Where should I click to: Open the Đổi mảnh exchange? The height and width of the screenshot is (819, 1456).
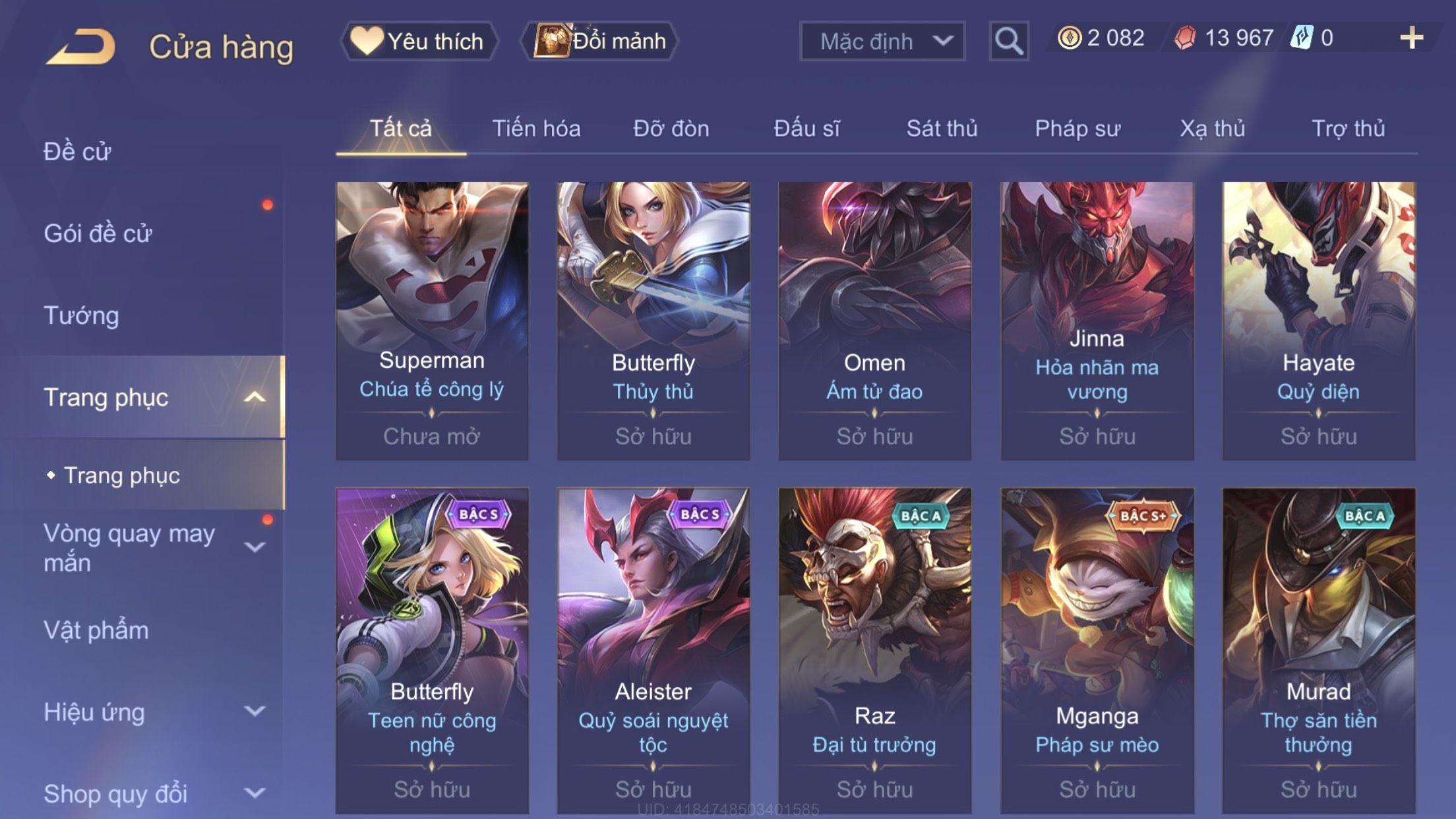point(599,41)
